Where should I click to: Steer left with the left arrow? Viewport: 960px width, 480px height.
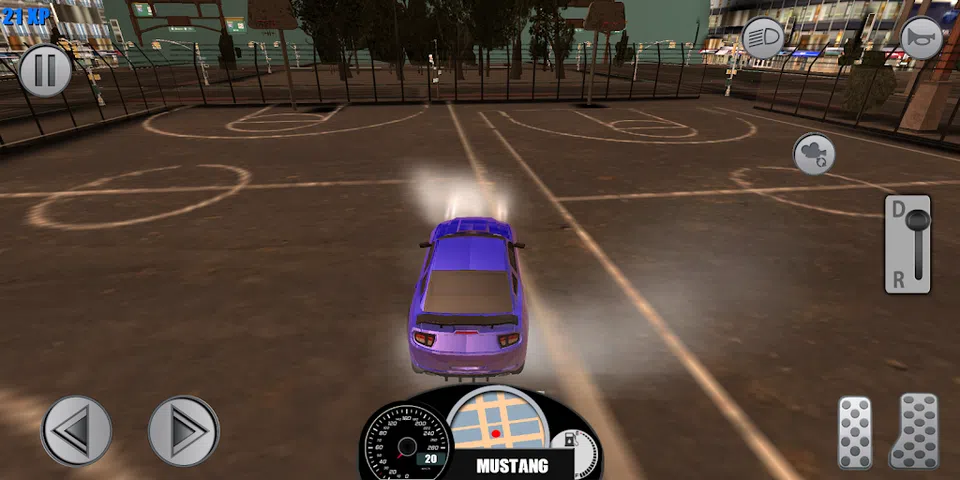(76, 431)
